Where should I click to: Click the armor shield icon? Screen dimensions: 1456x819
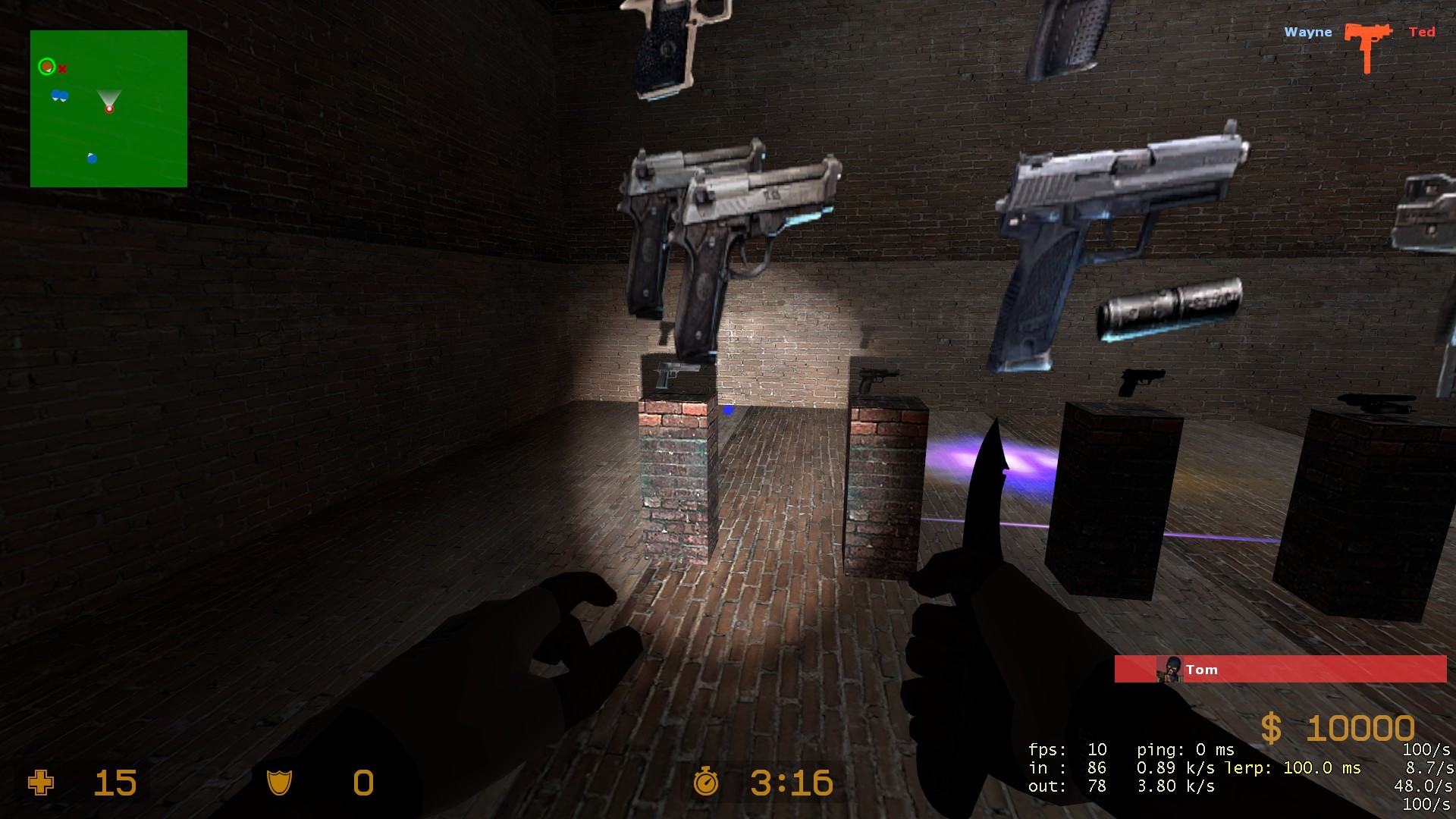point(281,783)
